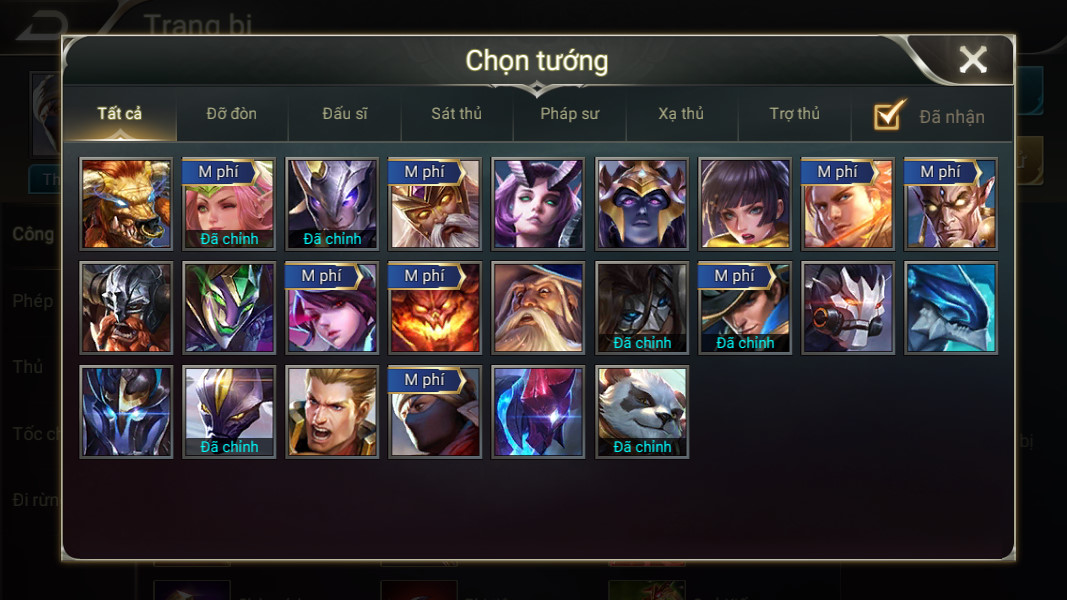Image resolution: width=1067 pixels, height=600 pixels.
Task: Toggle the Đã nhận checkbox
Action: pos(889,116)
